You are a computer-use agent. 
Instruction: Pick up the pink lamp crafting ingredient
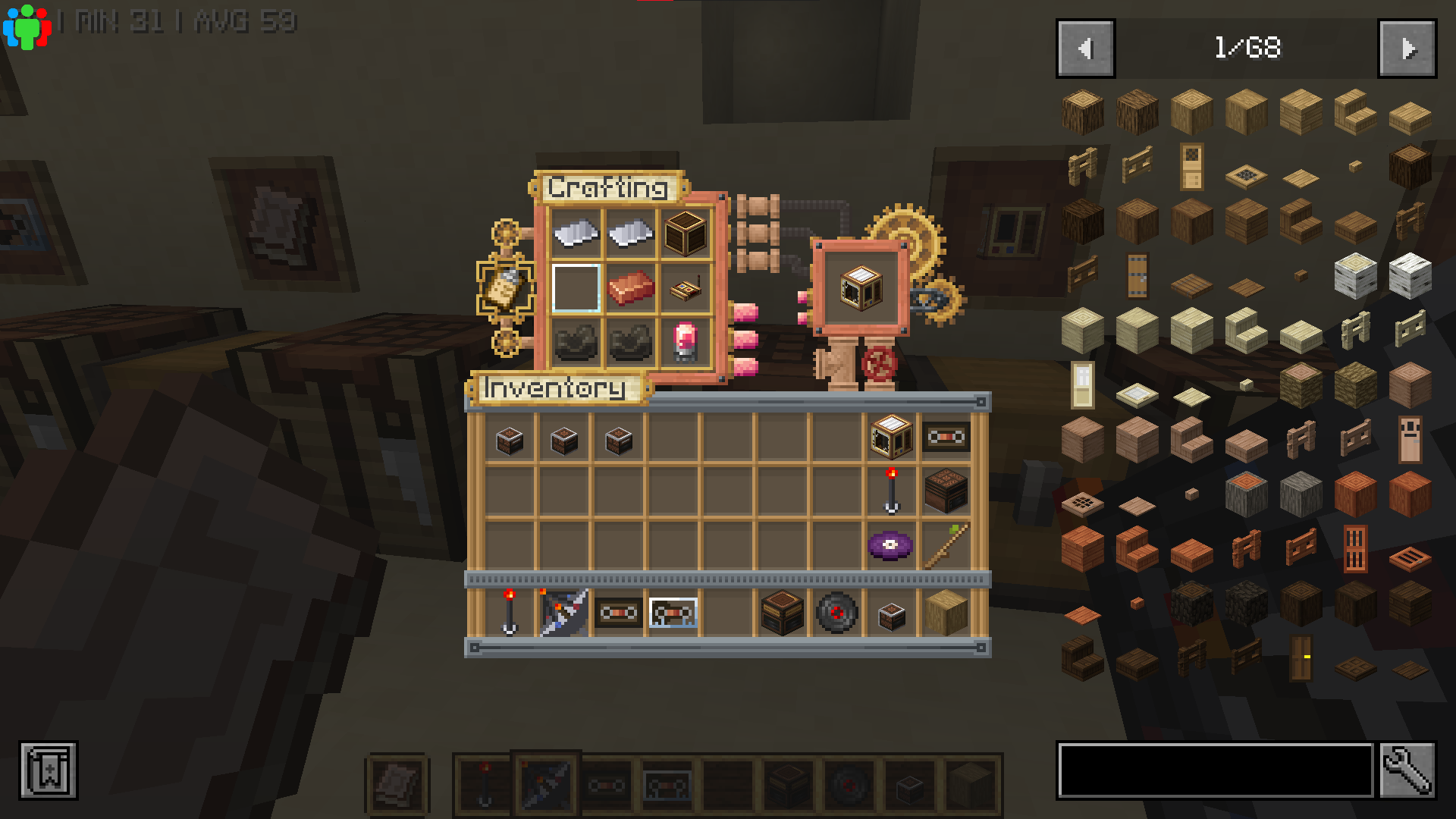[686, 342]
